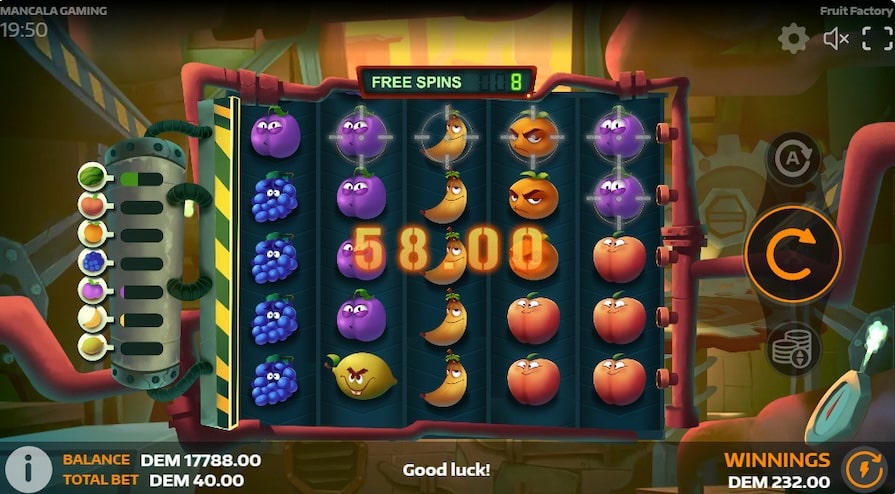Open the coin stack bet settings
The width and height of the screenshot is (895, 494).
click(x=793, y=349)
